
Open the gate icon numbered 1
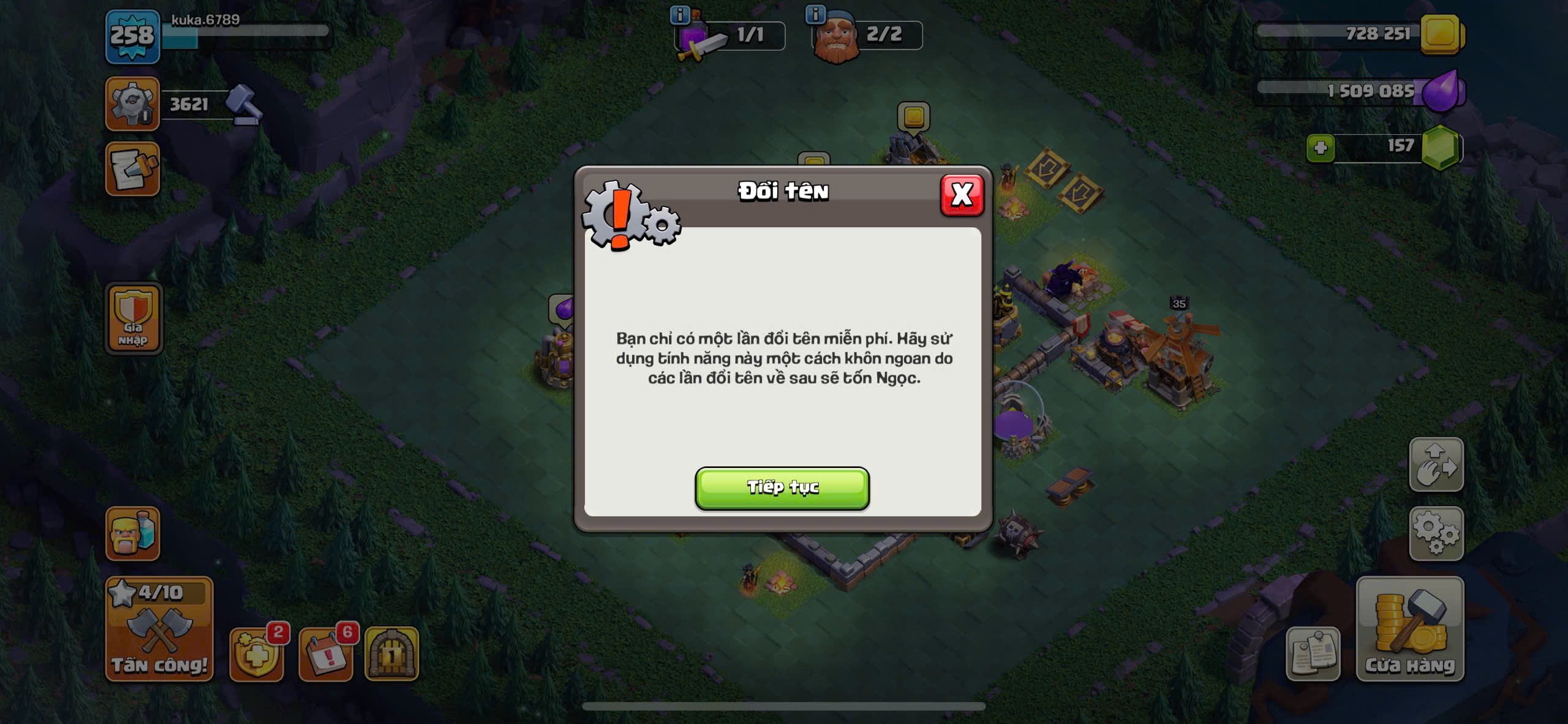pyautogui.click(x=392, y=654)
